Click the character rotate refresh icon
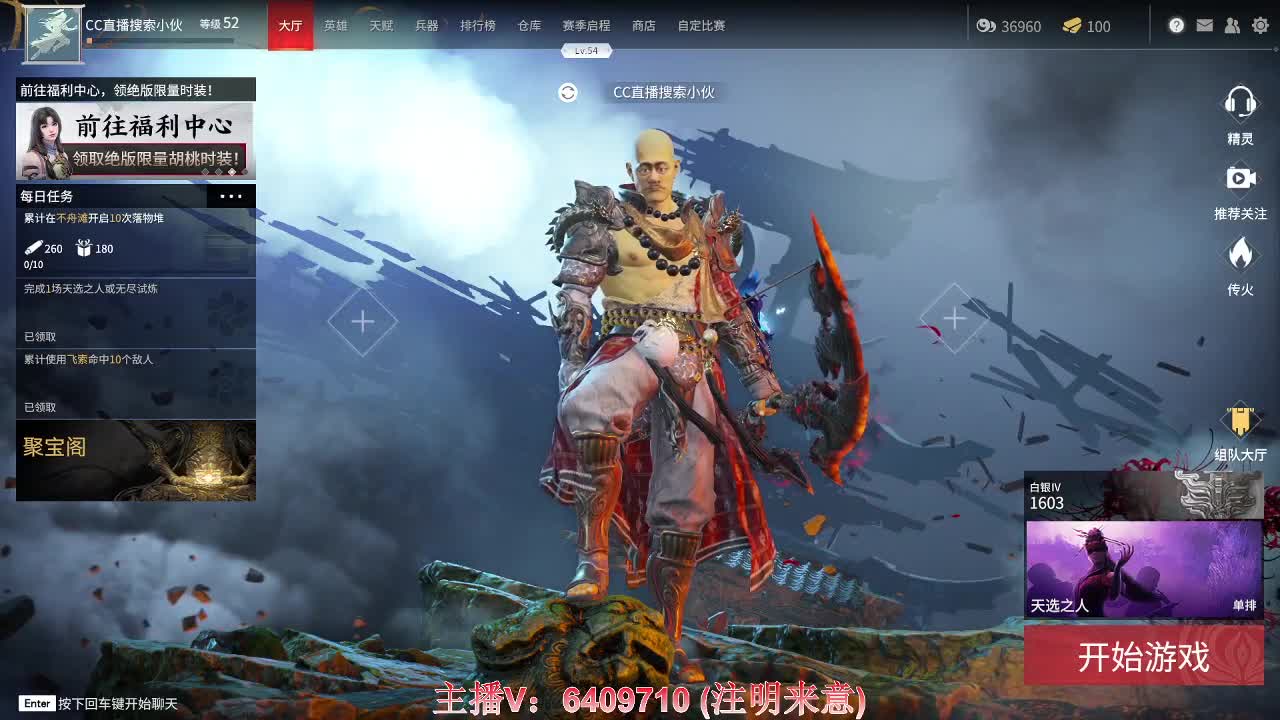Viewport: 1280px width, 720px height. tap(568, 92)
